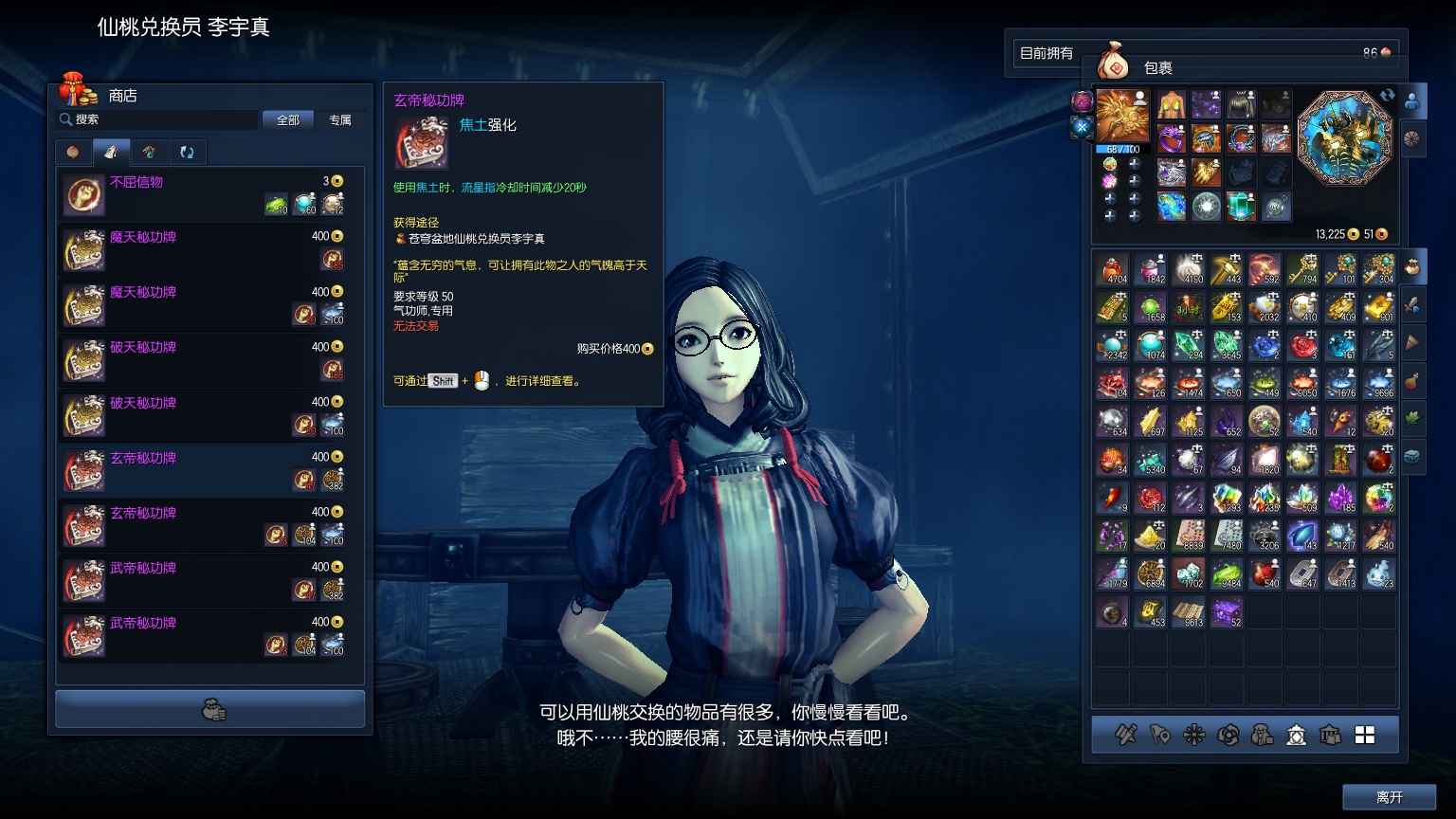Open the lantern shop icon at inventory bottom
This screenshot has height=819, width=1456.
point(1299,735)
